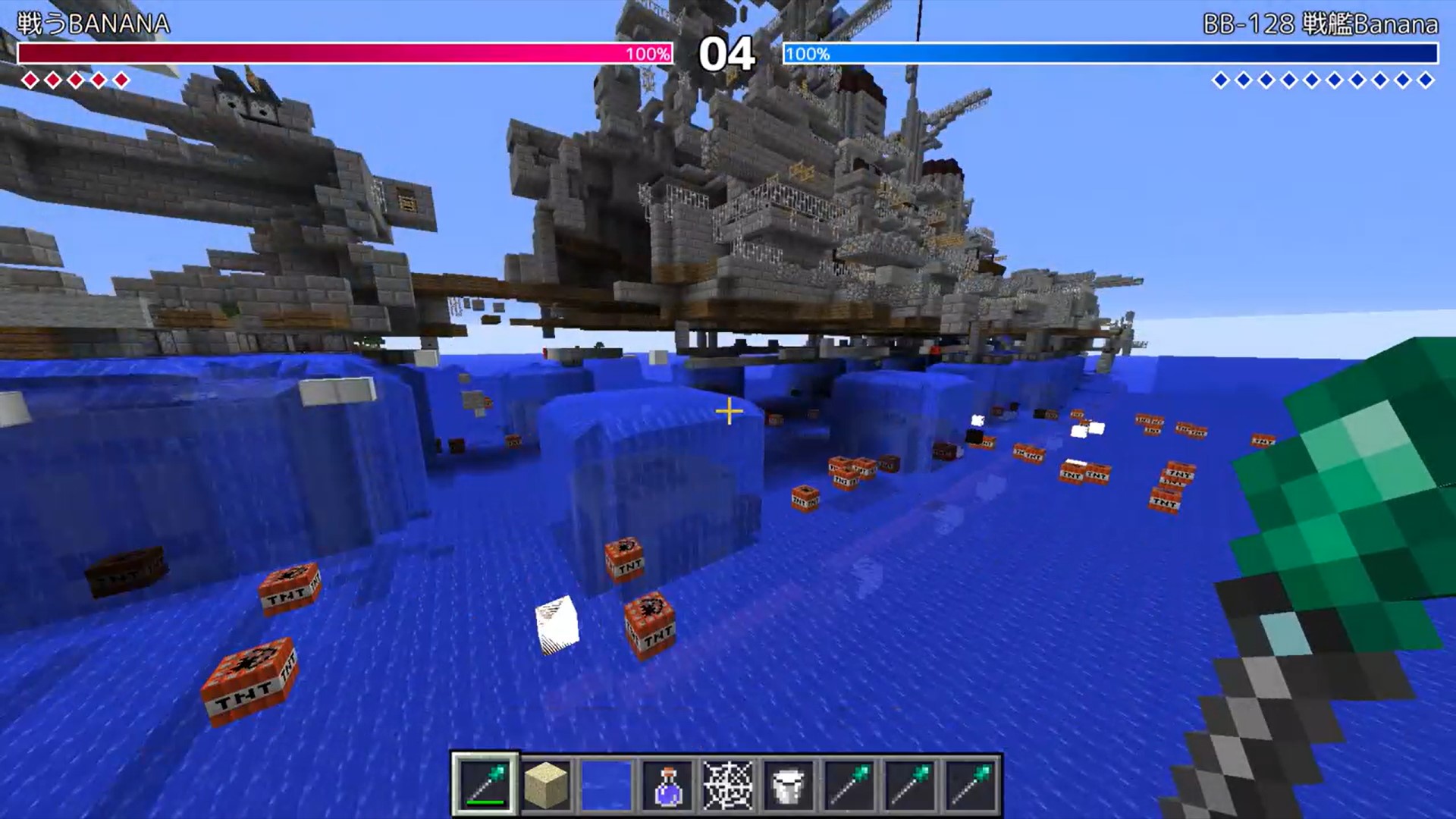Switch to the cobweb hotbar slot
This screenshot has height=819, width=1456.
728,785
